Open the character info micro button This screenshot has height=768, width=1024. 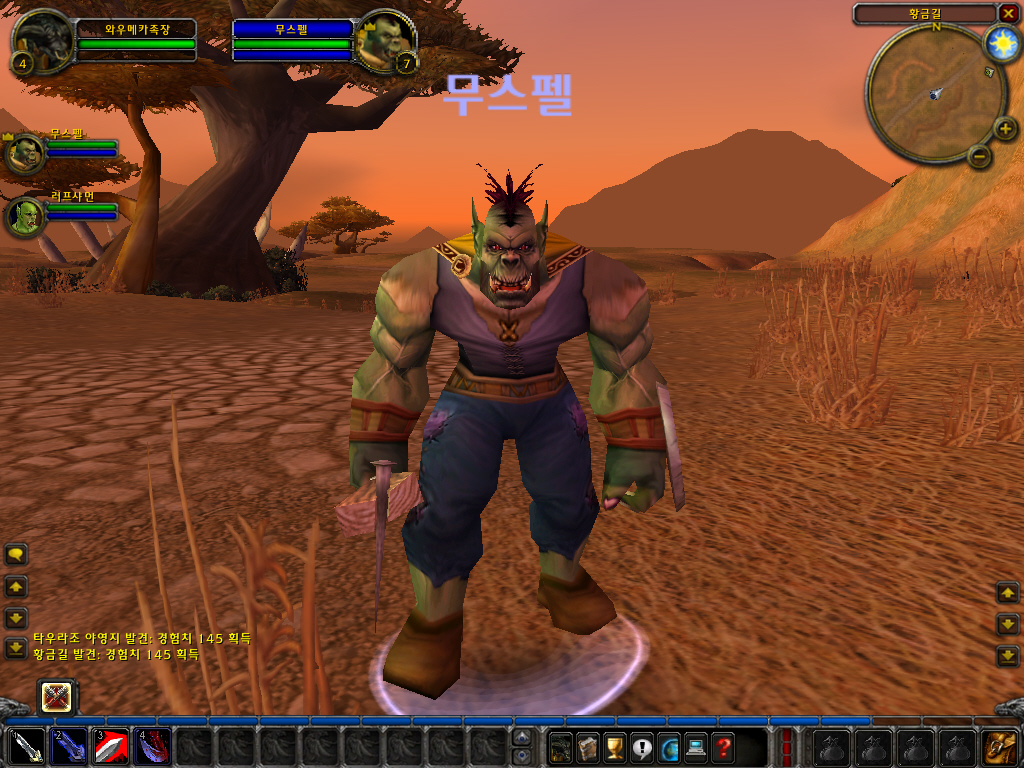[x=561, y=747]
